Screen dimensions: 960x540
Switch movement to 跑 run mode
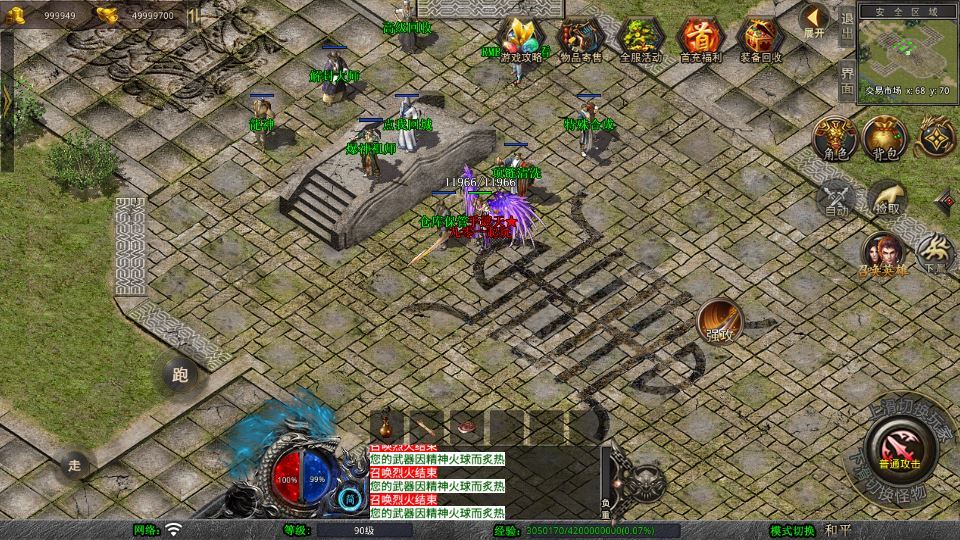pos(180,376)
